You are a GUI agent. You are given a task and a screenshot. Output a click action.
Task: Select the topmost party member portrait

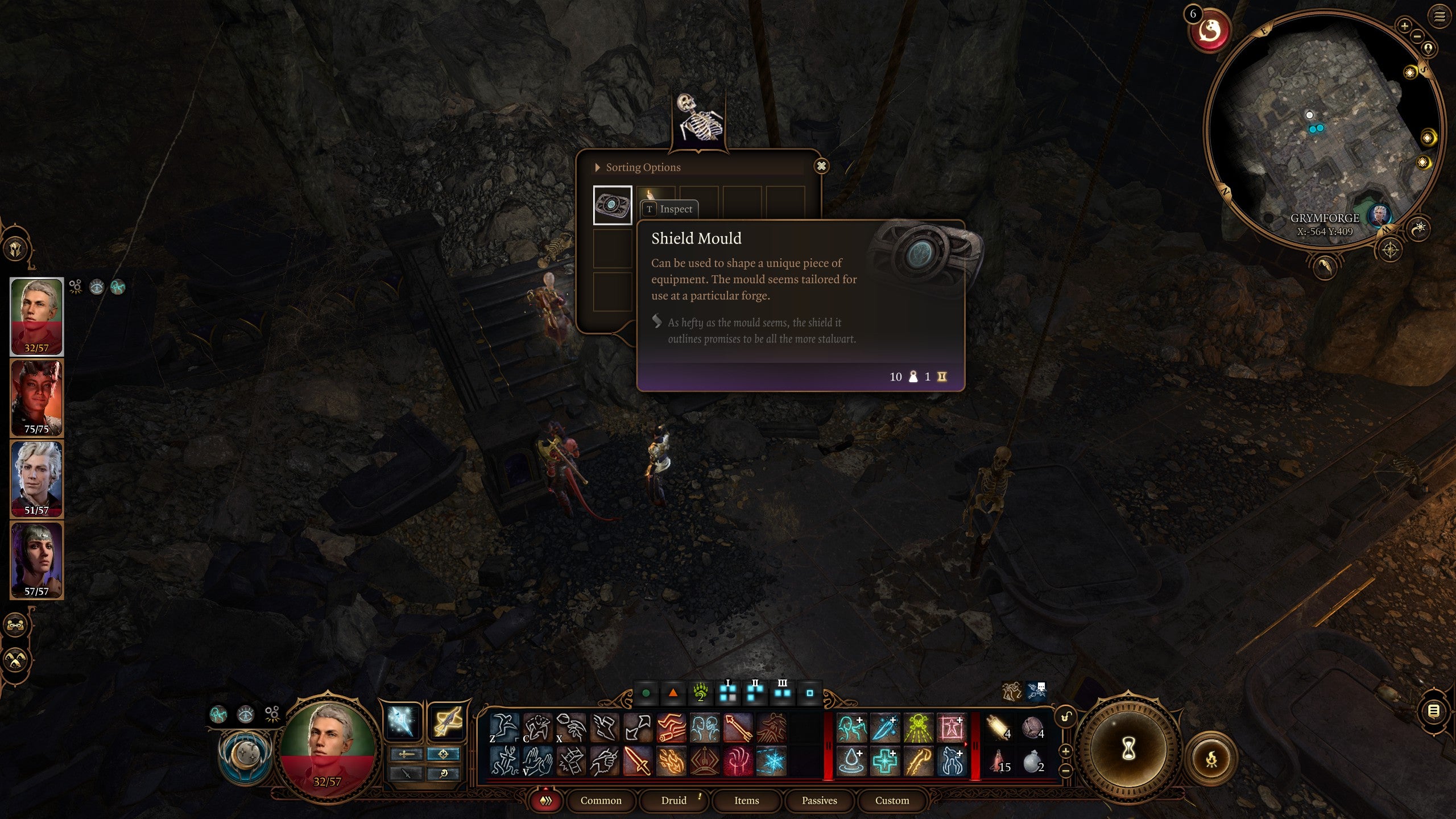(x=36, y=318)
